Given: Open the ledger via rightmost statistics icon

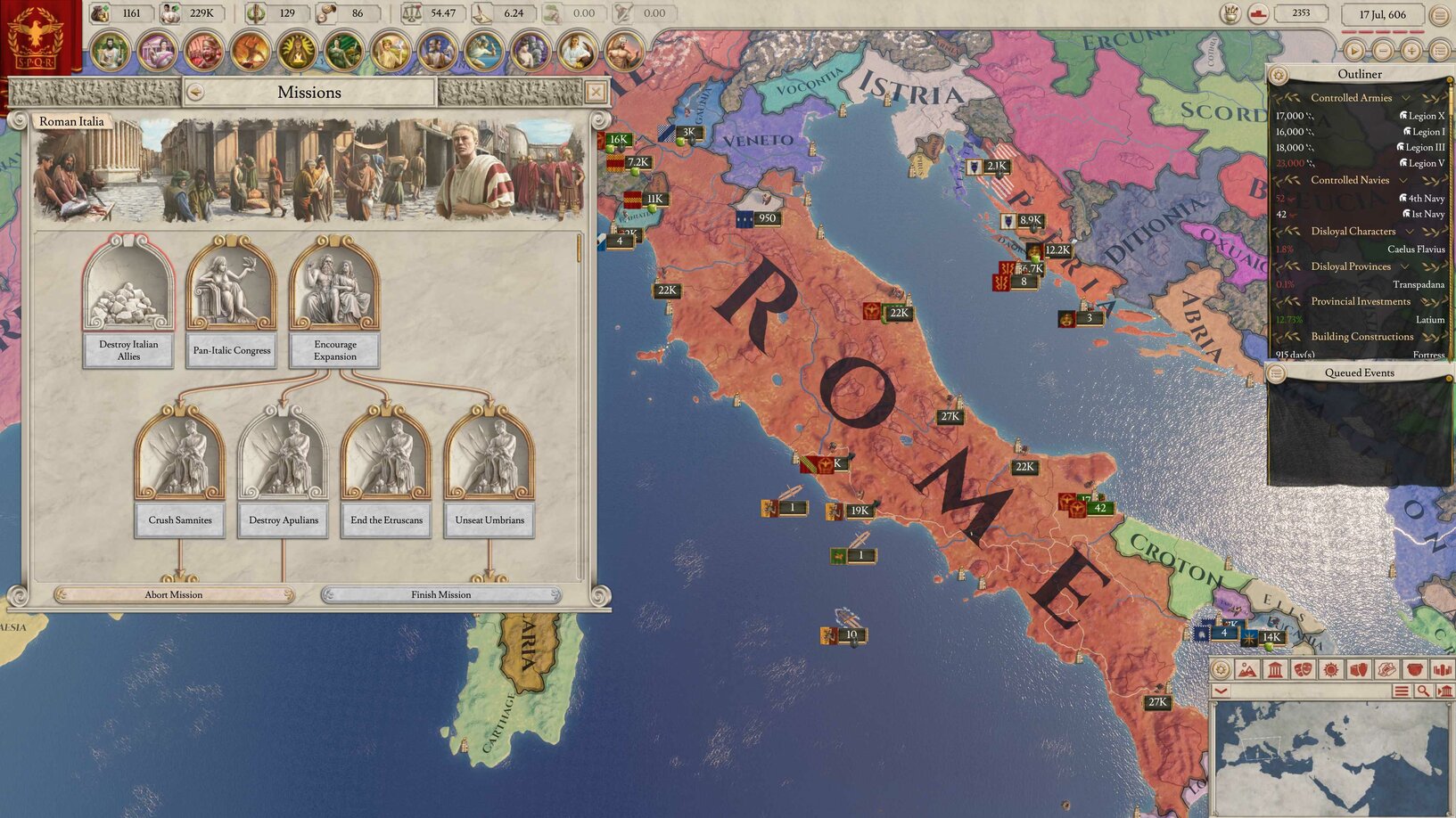Looking at the screenshot, I should [x=1442, y=669].
